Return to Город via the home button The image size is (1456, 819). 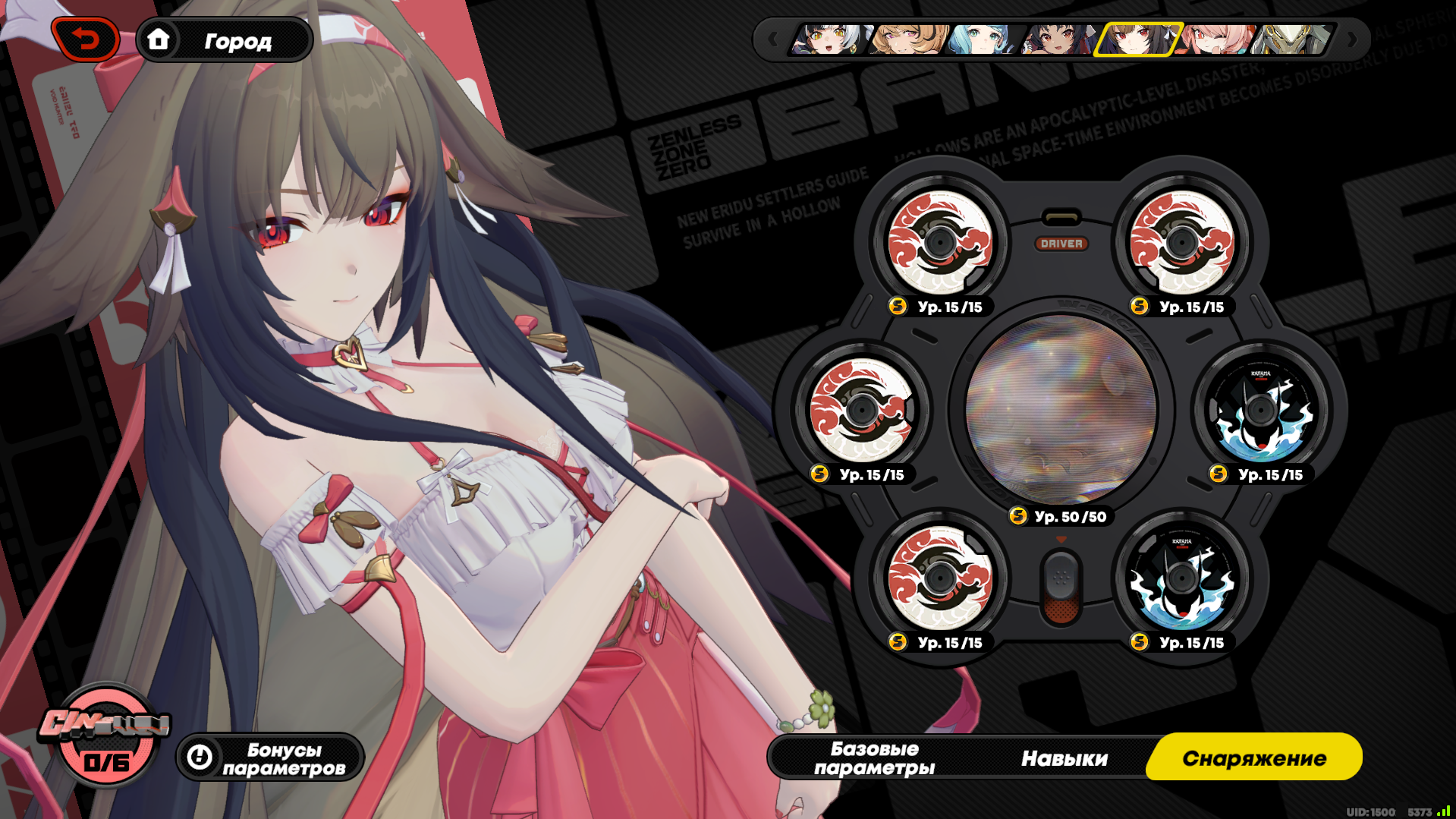pos(225,40)
